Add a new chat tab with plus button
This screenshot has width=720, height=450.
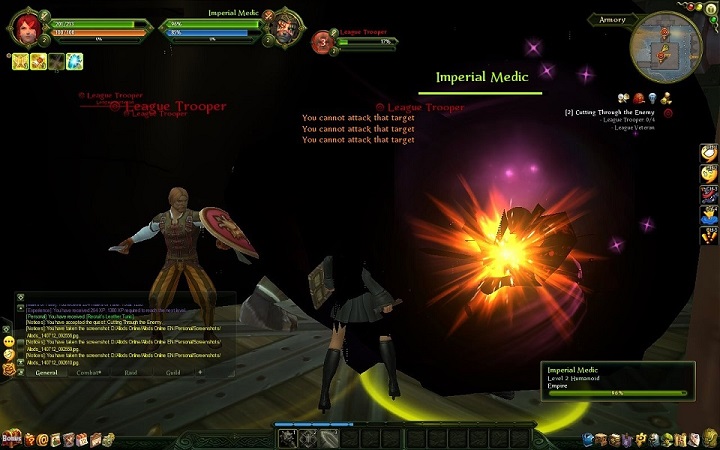coord(200,372)
